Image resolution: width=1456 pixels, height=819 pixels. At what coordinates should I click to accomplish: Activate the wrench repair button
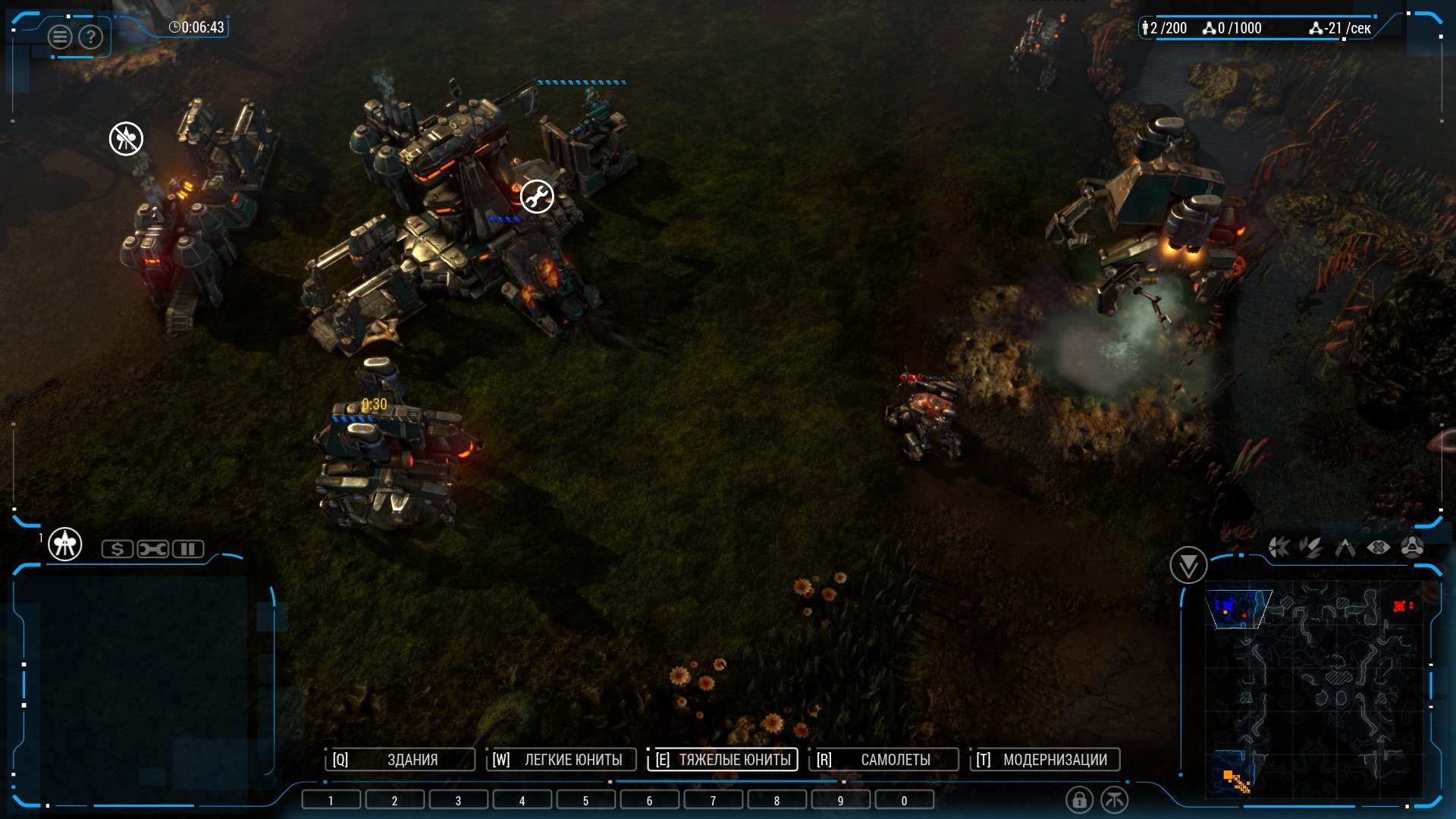152,549
